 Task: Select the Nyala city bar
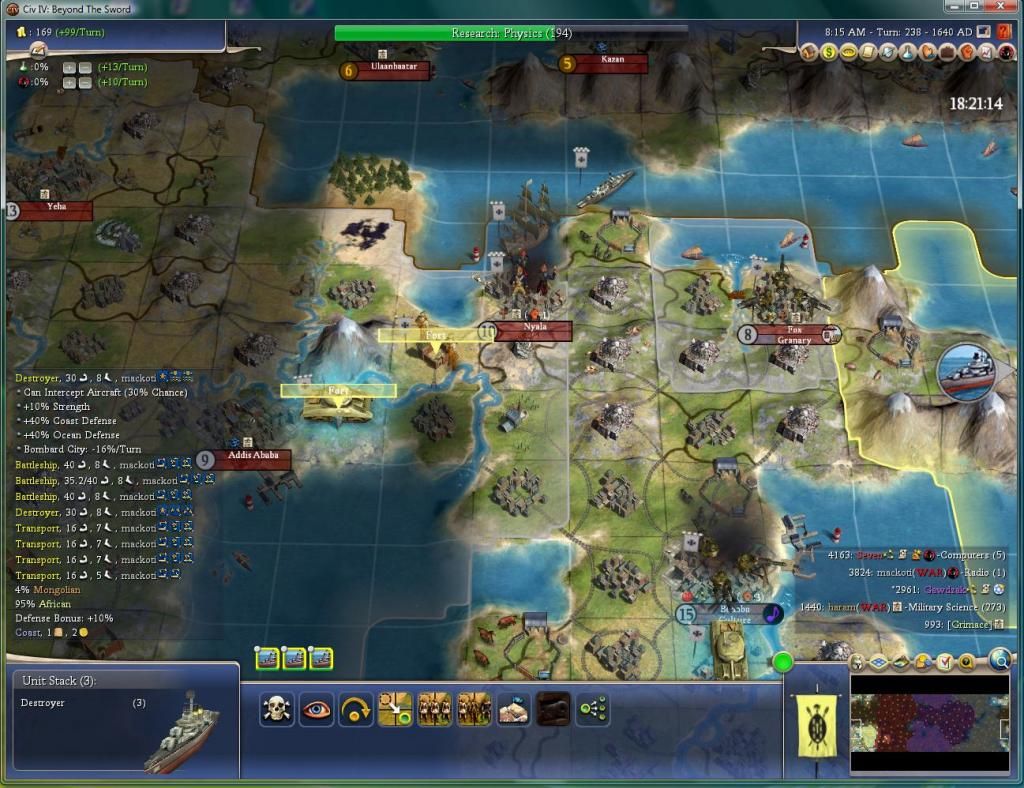534,329
